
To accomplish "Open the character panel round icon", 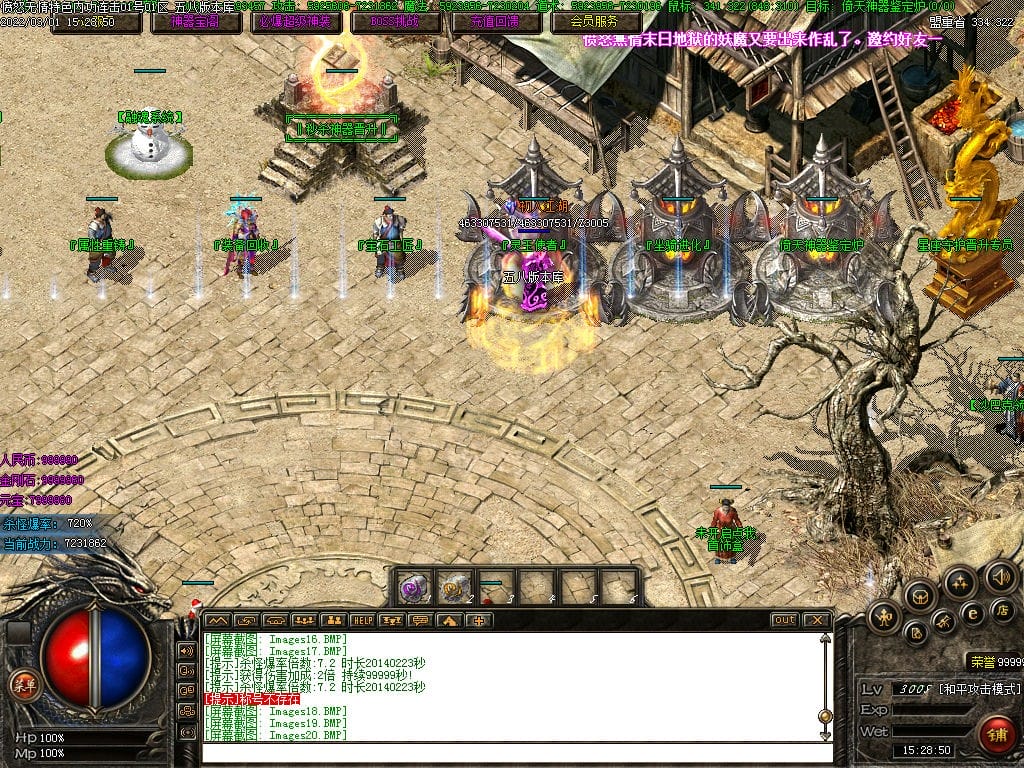I will [x=885, y=617].
